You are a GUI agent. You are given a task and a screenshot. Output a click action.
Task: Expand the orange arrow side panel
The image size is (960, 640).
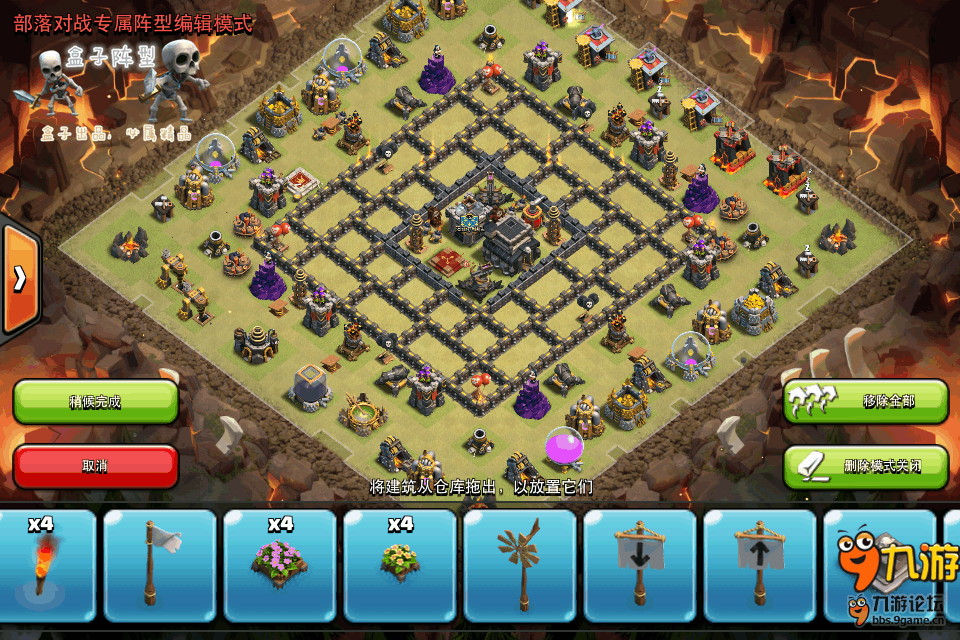point(19,278)
